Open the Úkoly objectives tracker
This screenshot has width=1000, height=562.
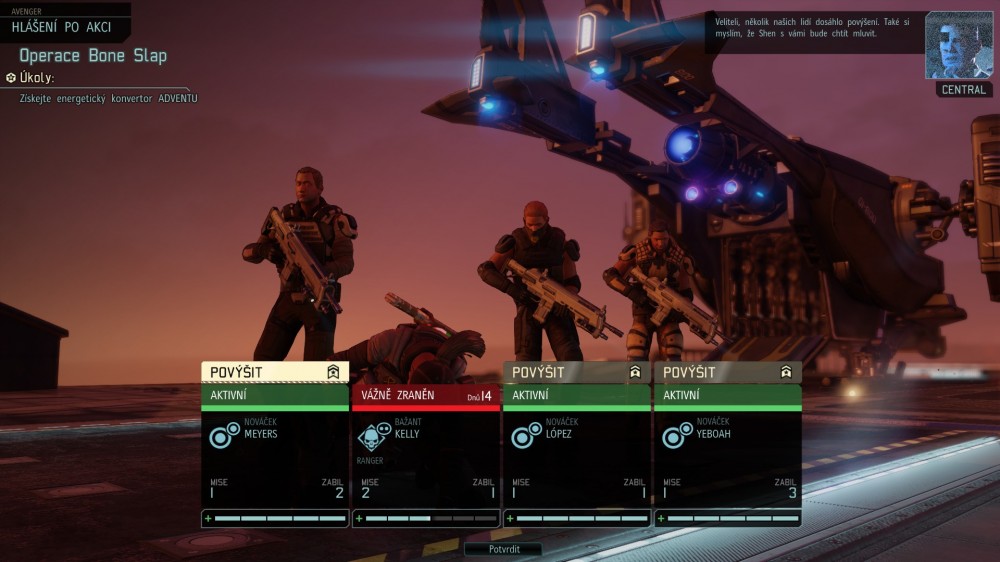pyautogui.click(x=36, y=77)
